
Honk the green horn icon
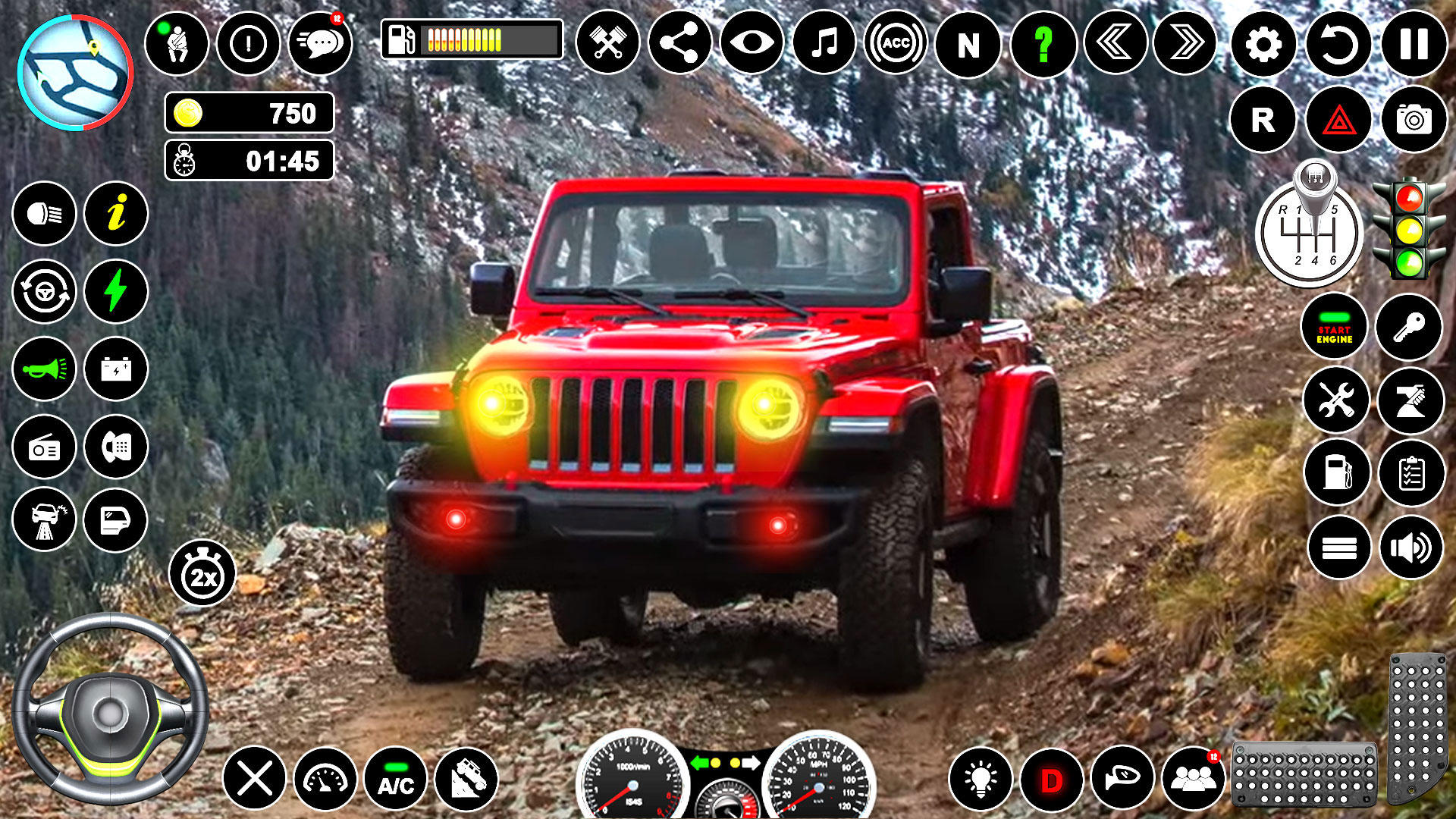(43, 368)
